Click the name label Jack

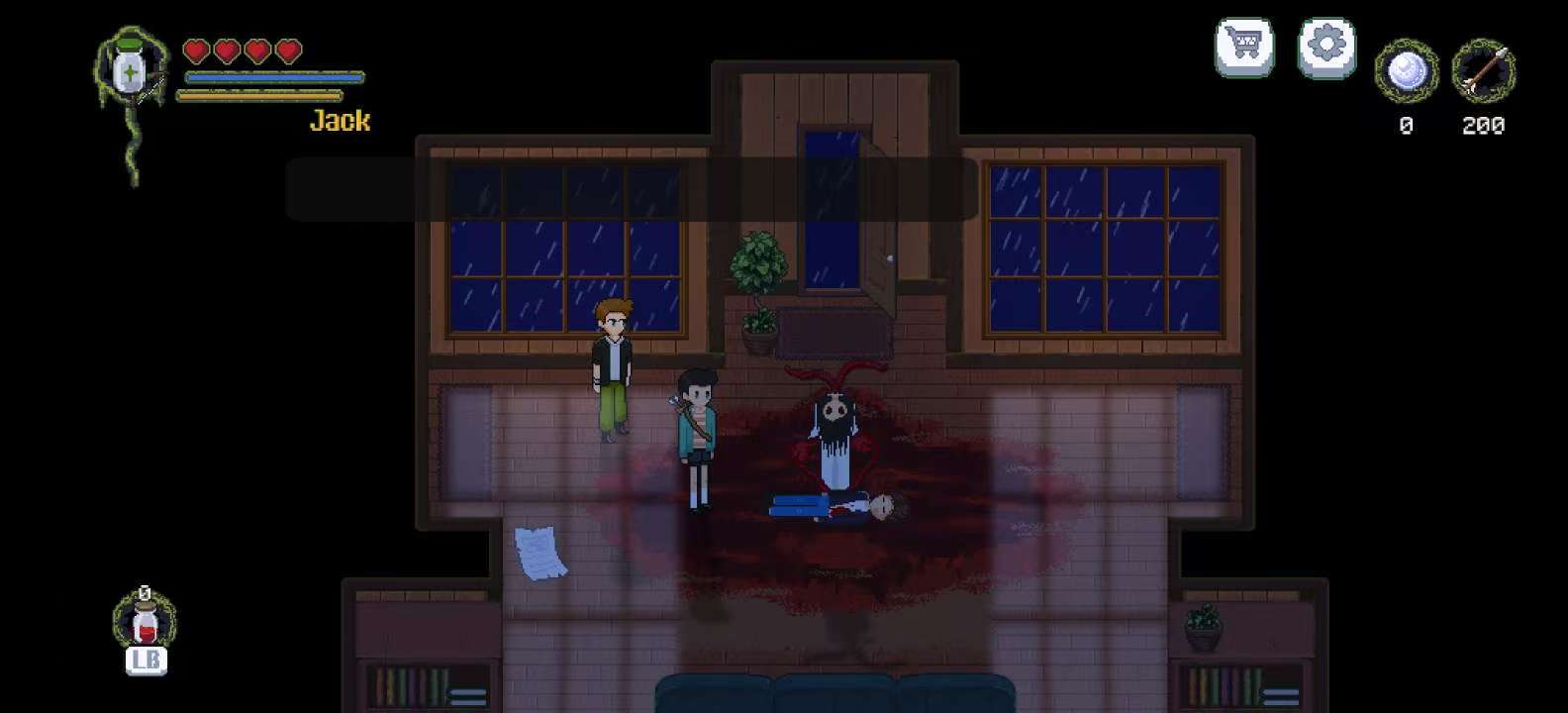[340, 121]
